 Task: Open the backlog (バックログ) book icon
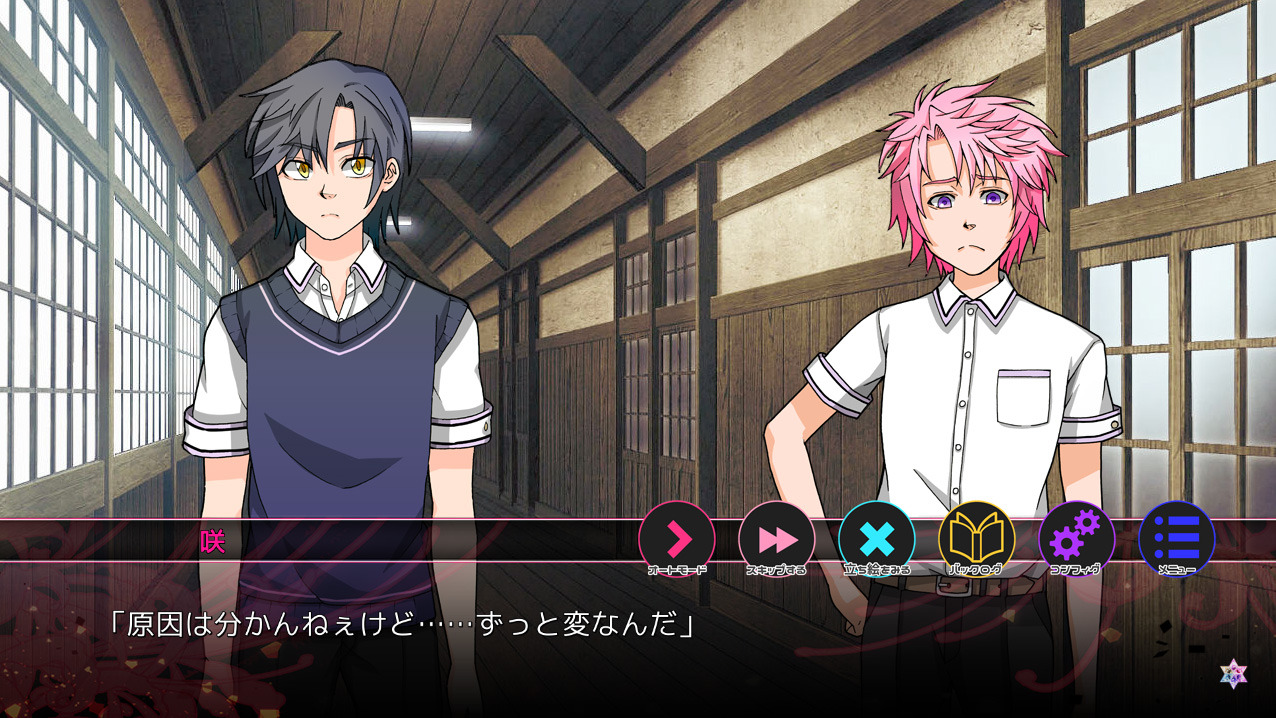[x=977, y=539]
